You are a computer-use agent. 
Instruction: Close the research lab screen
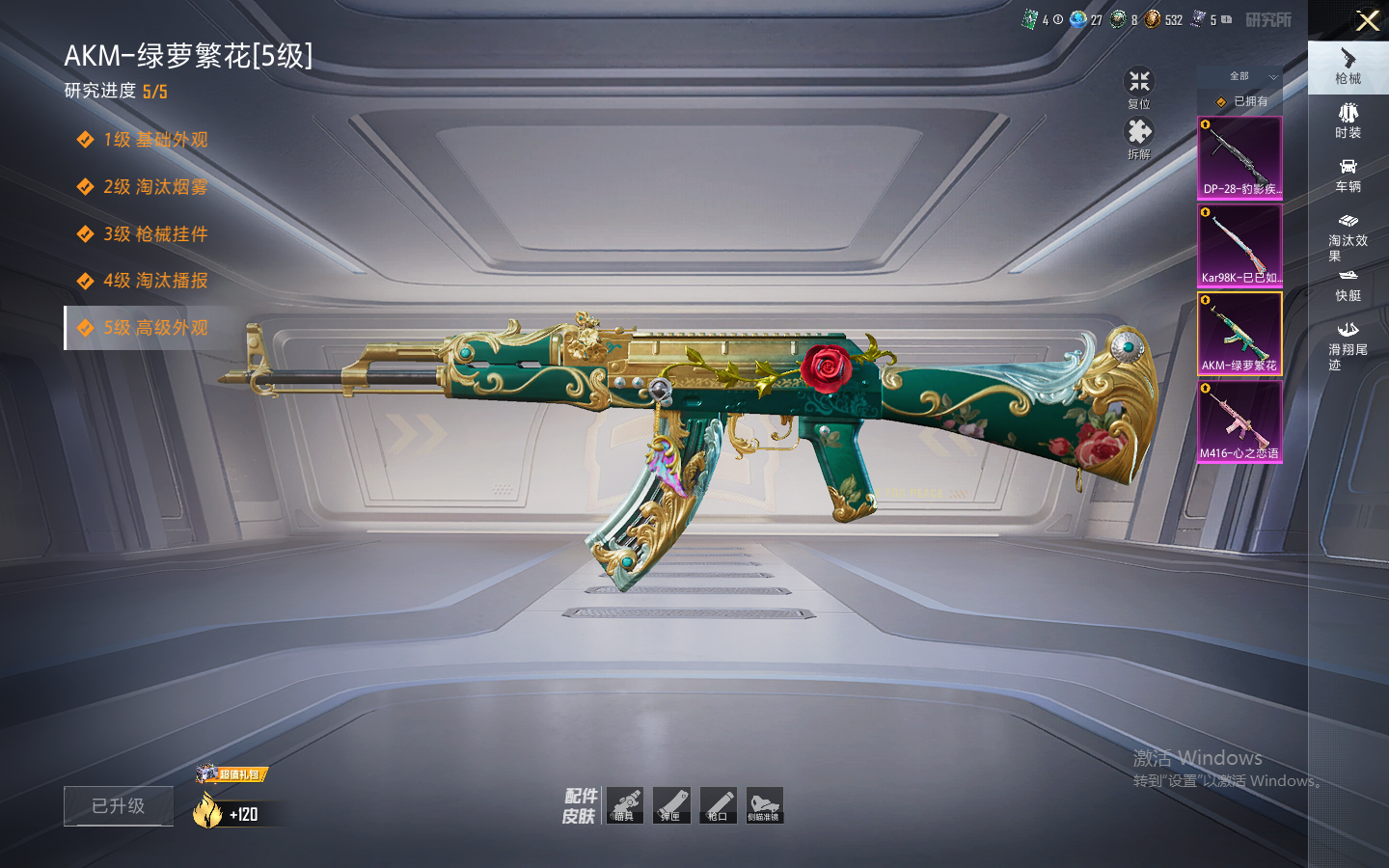tap(1367, 20)
